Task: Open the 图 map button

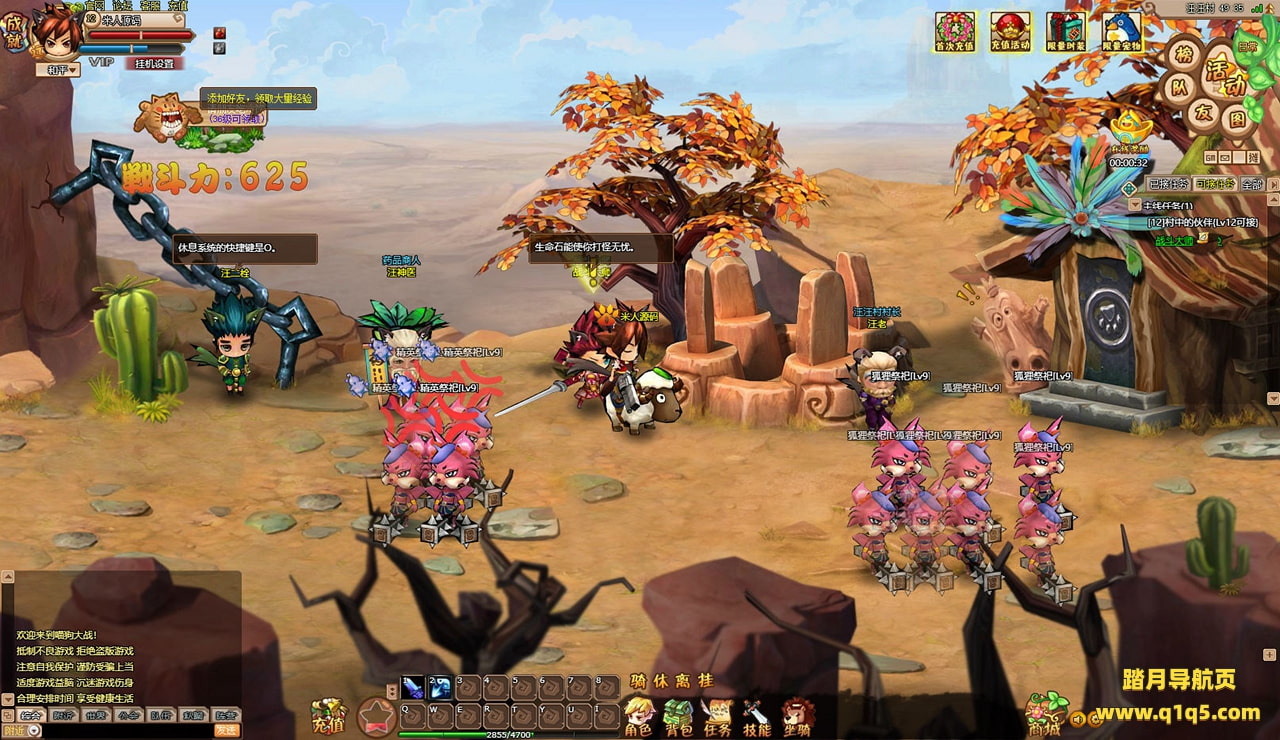Action: (1237, 119)
